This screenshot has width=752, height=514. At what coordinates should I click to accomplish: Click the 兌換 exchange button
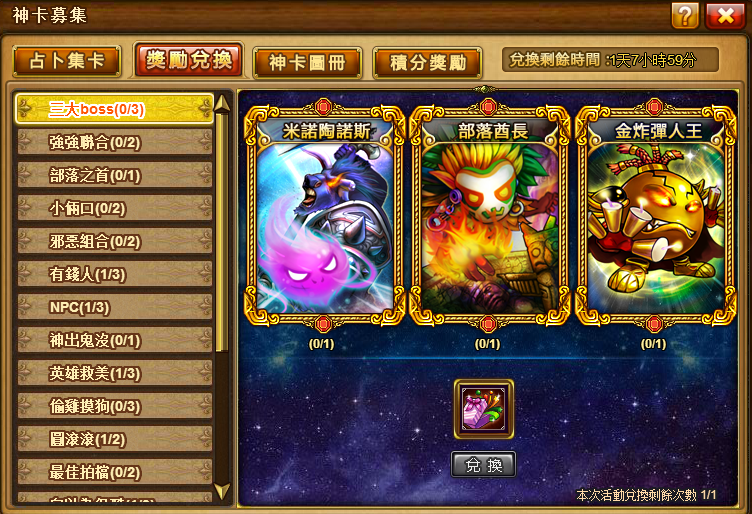tap(484, 465)
